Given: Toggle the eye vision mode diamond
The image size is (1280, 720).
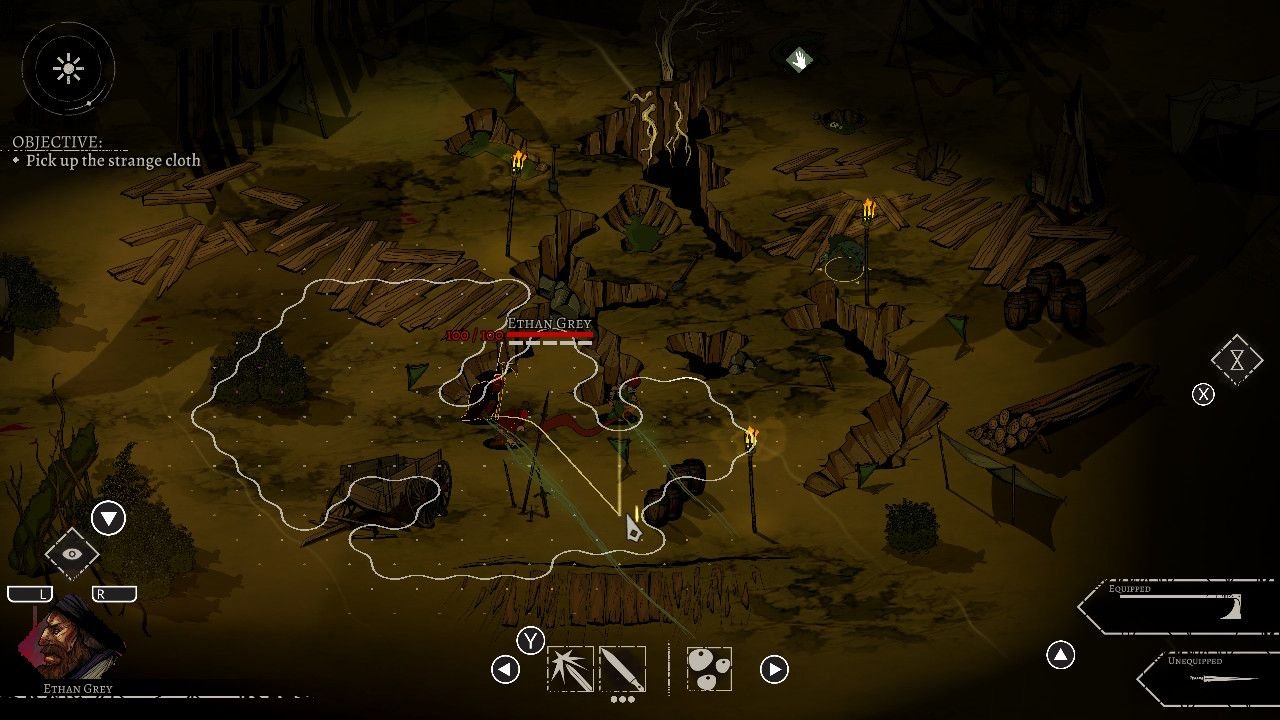Looking at the screenshot, I should 72,553.
